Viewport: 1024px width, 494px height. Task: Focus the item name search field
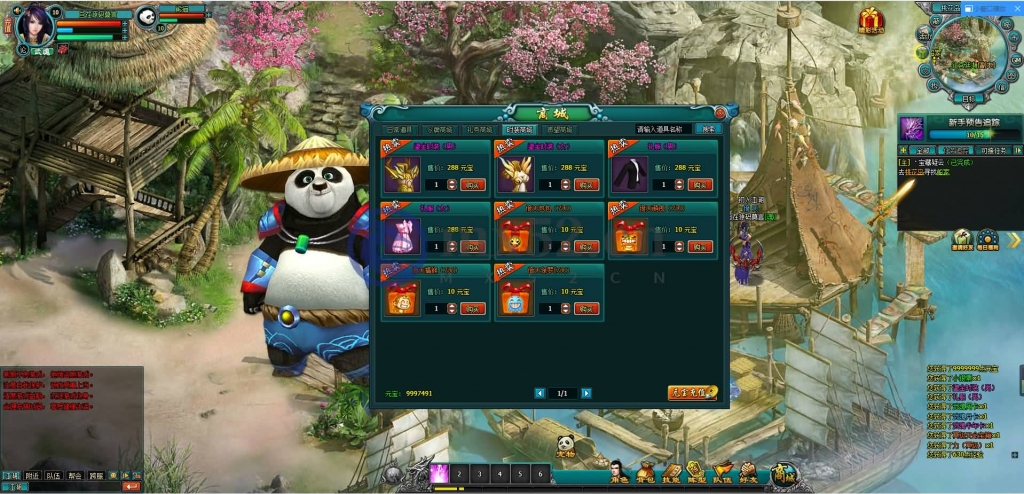tap(664, 129)
